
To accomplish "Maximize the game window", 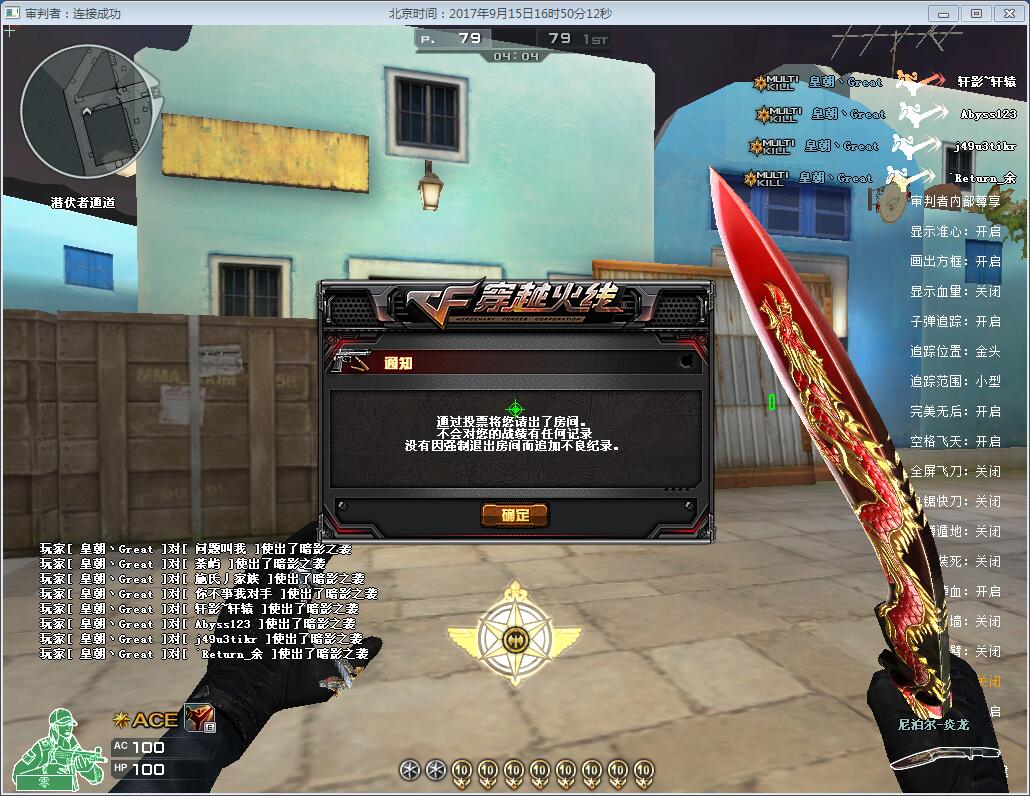I will pyautogui.click(x=976, y=13).
